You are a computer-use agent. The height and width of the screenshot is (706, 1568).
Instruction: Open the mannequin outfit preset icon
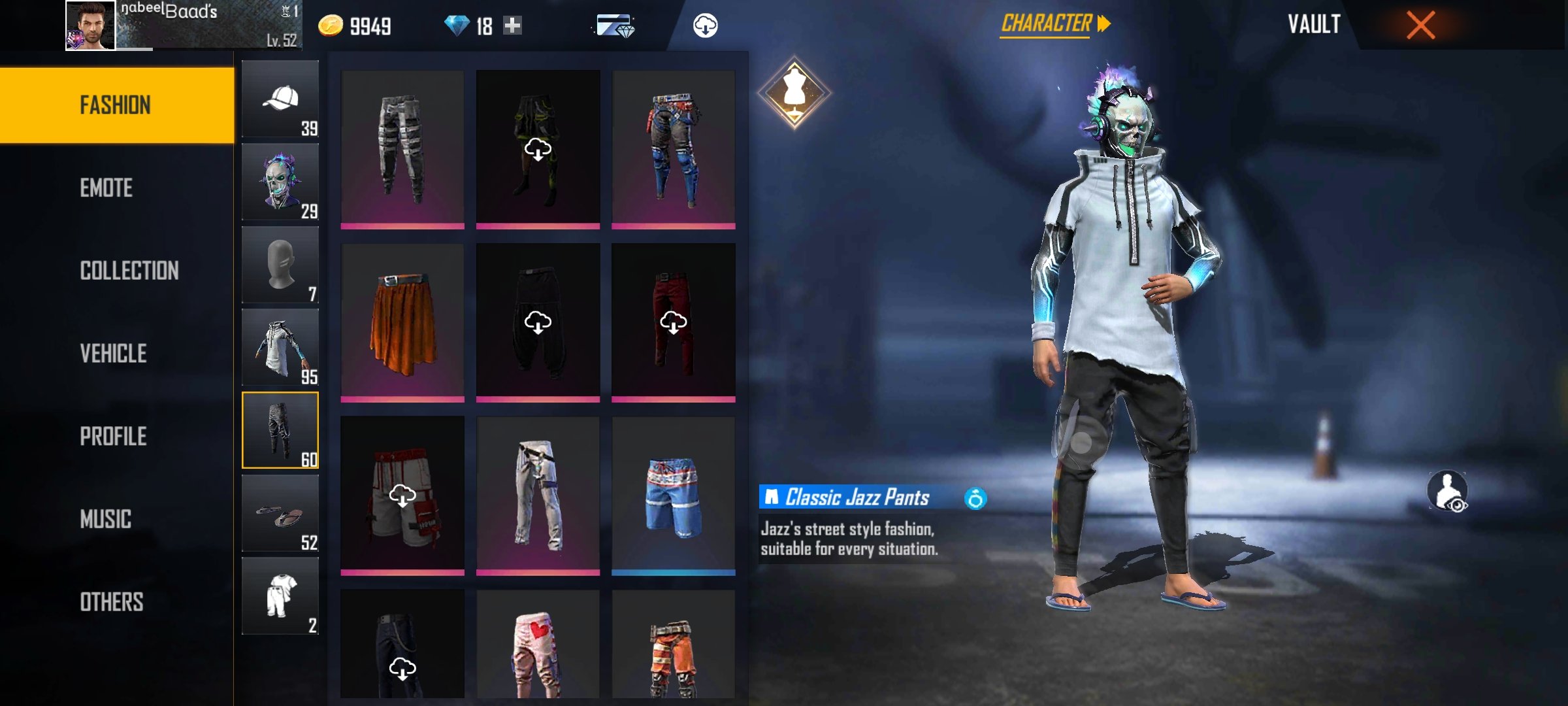794,93
